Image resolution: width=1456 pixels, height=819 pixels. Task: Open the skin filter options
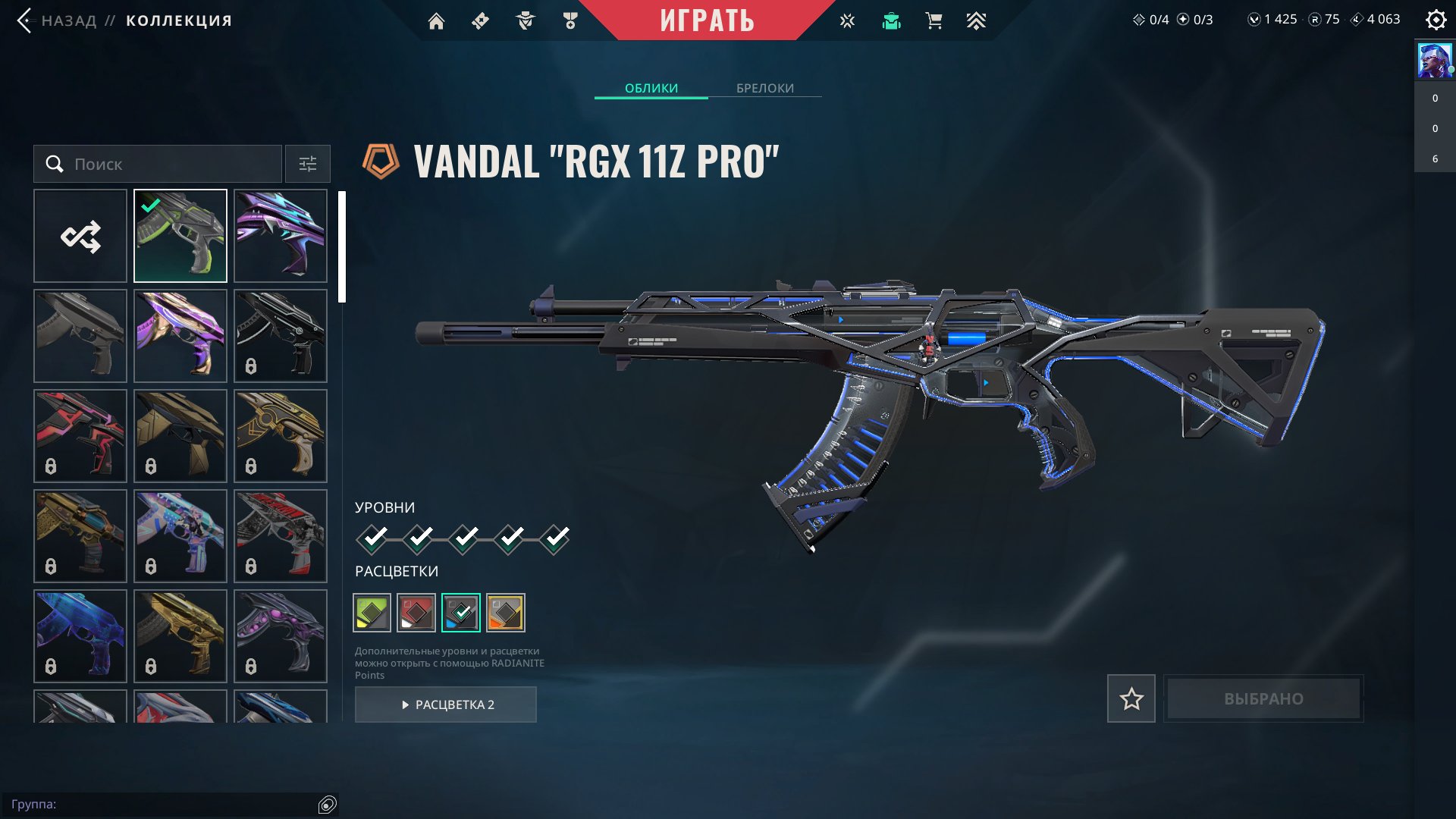coord(308,164)
